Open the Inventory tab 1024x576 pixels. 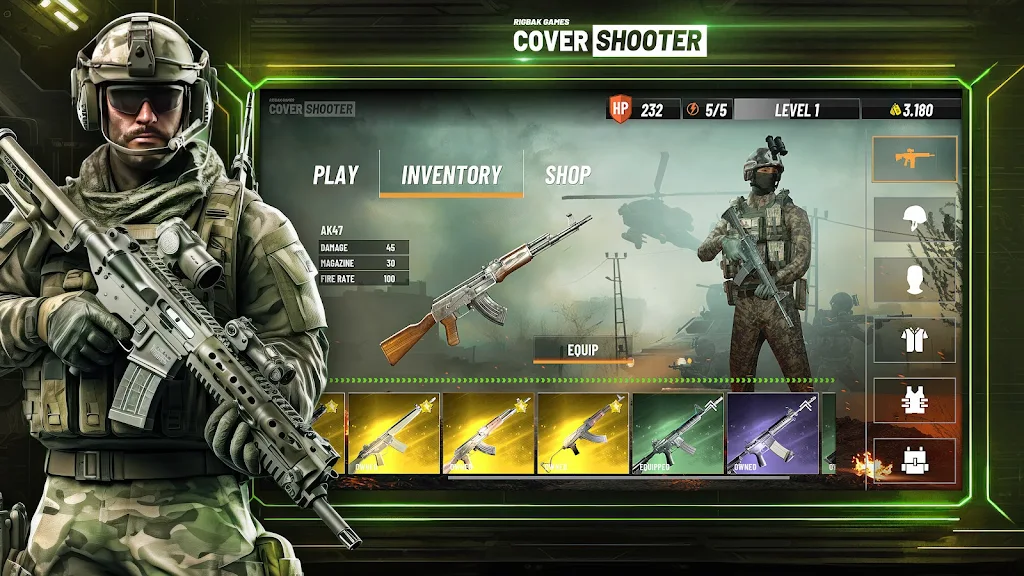[451, 175]
